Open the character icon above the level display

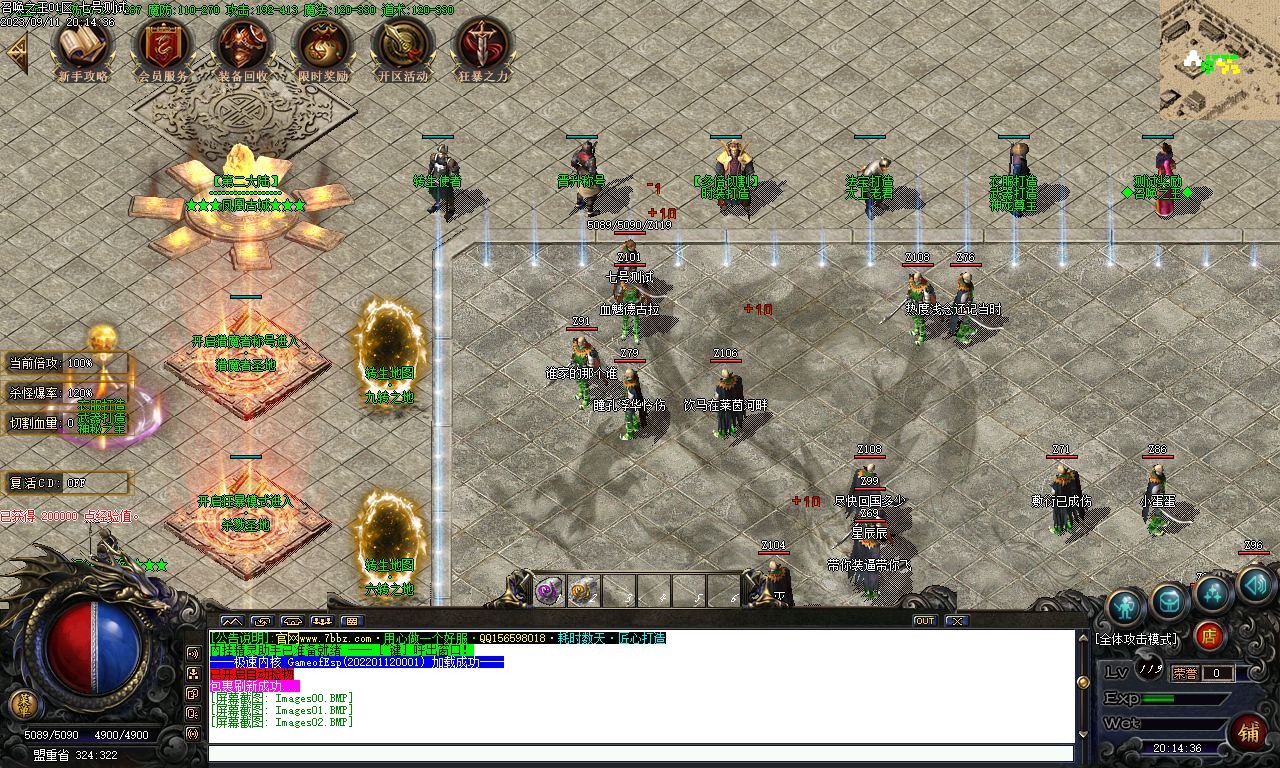pos(1125,604)
